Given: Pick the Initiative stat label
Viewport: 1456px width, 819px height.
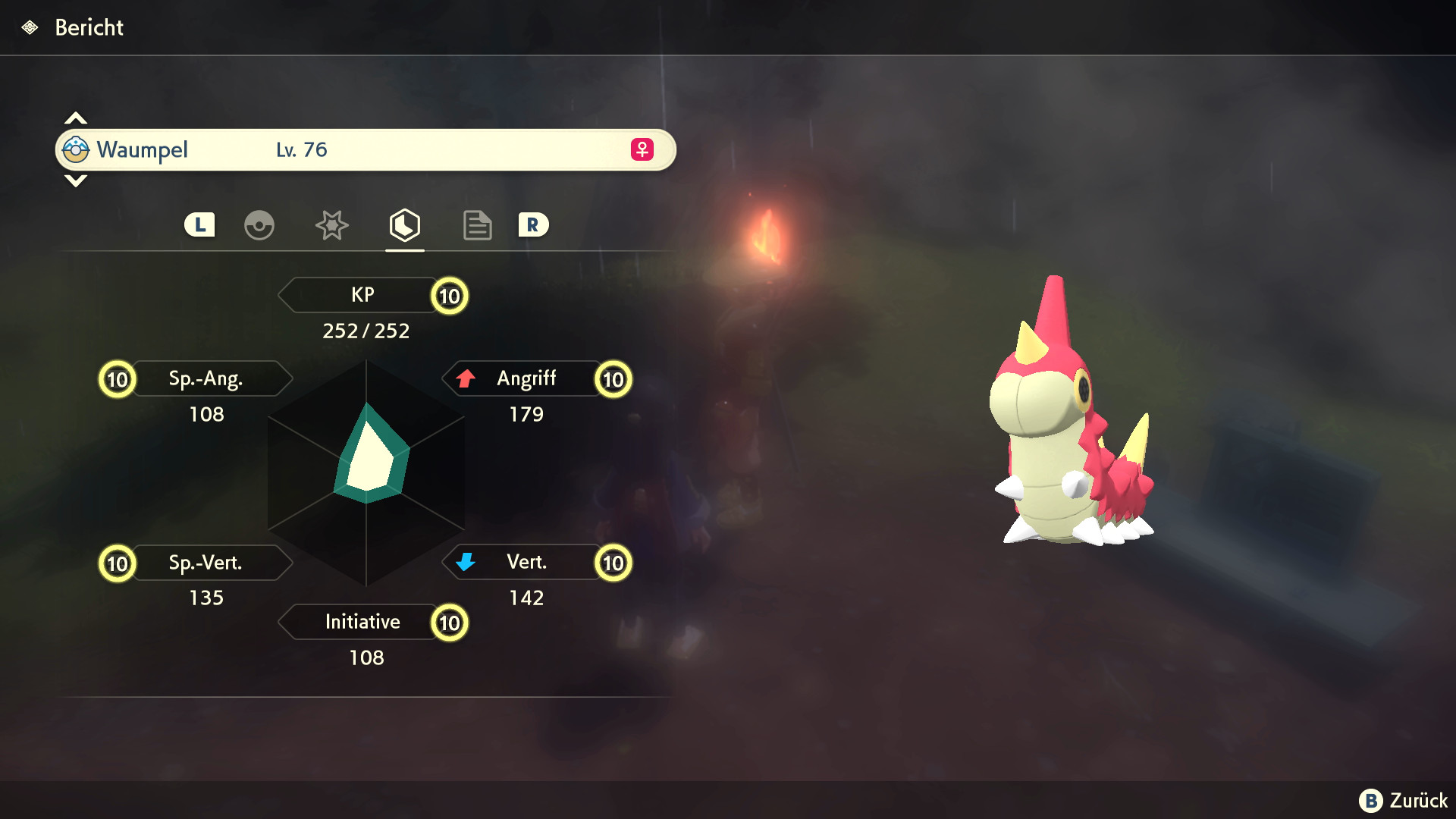Looking at the screenshot, I should [x=362, y=622].
